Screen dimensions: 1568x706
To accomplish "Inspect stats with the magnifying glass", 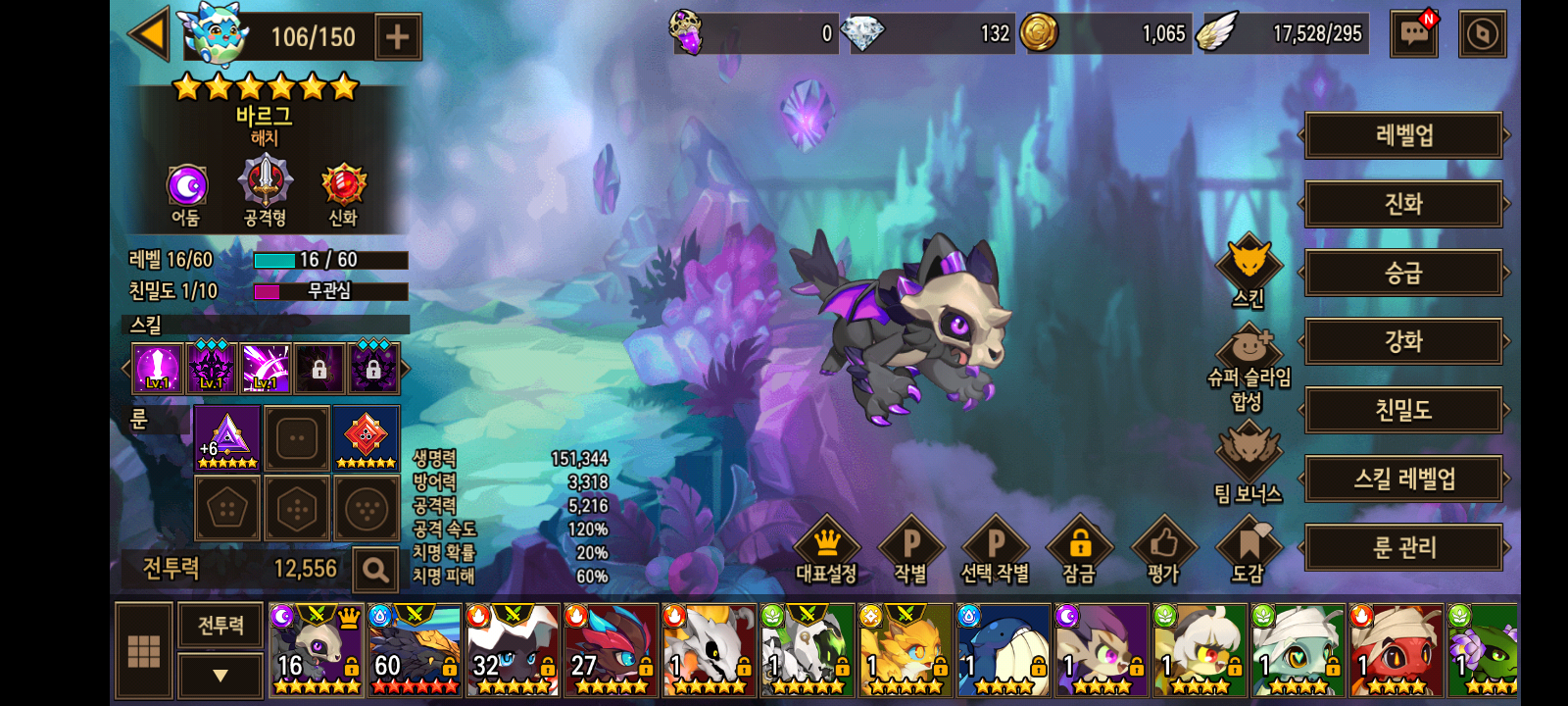I will 374,570.
